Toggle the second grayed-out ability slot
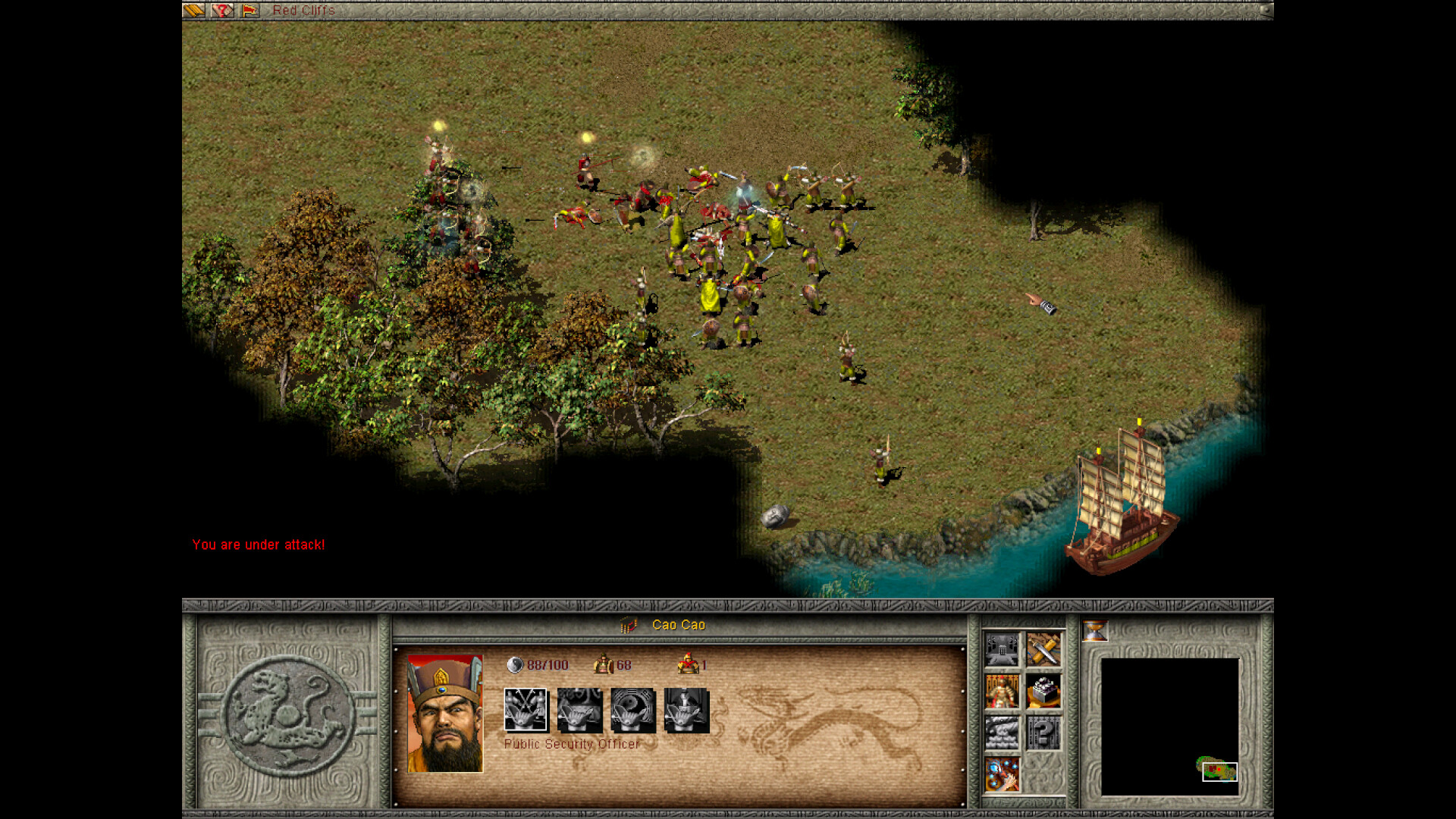1456x819 pixels. 579,710
